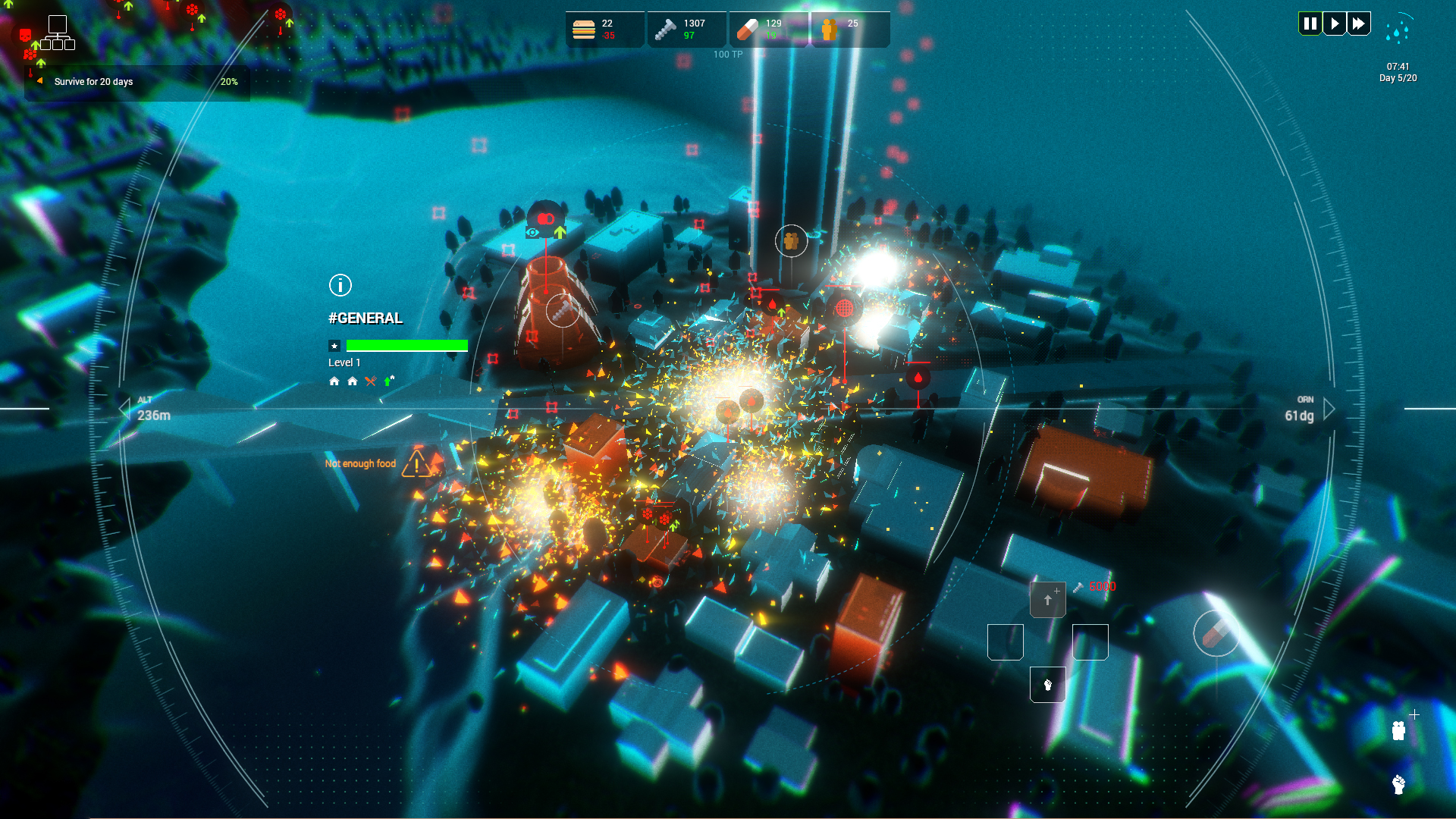Open the #GENERAL panel
This screenshot has height=819, width=1456.
[x=365, y=318]
